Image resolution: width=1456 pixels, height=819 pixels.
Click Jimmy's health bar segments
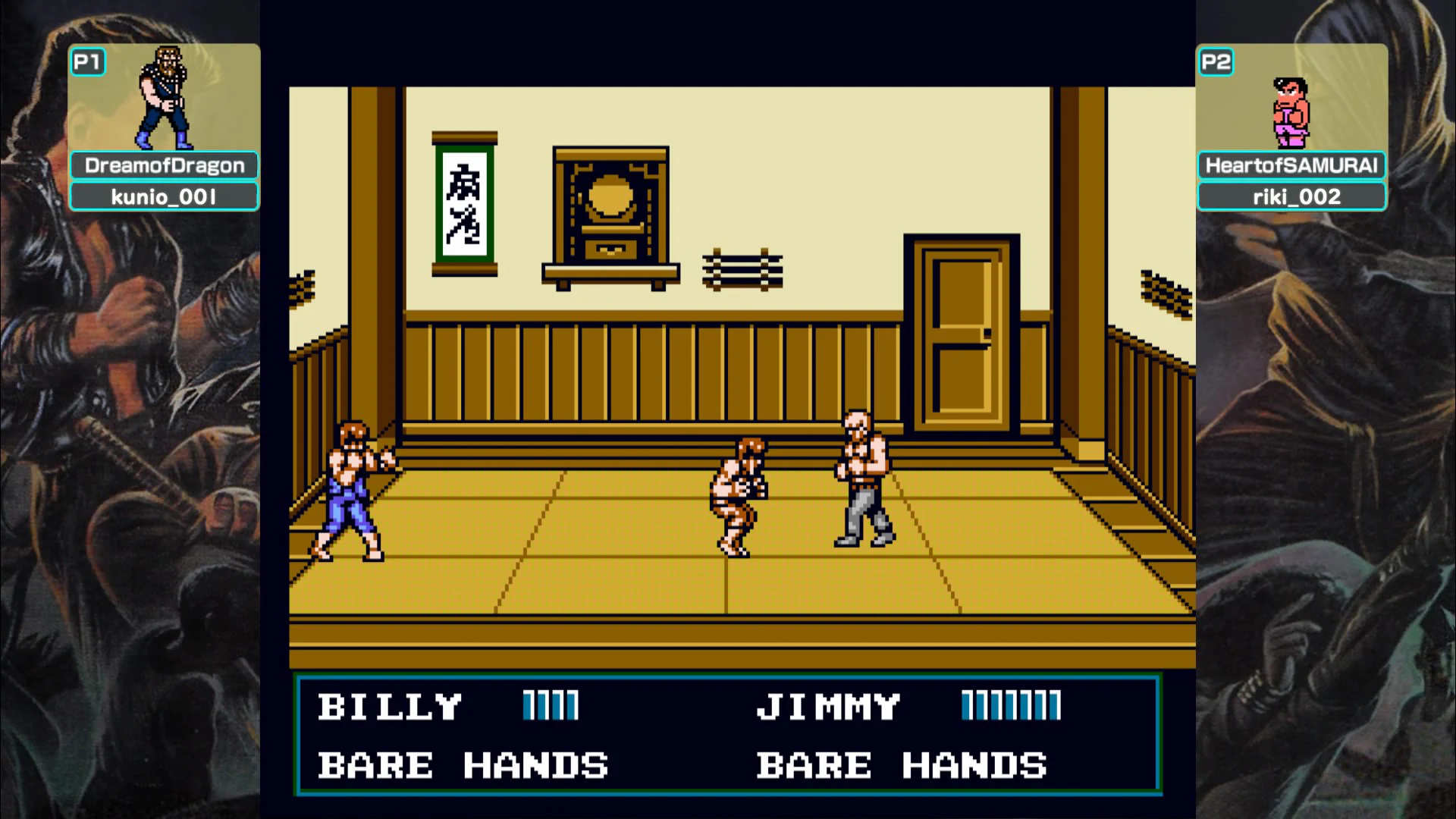click(x=1010, y=705)
